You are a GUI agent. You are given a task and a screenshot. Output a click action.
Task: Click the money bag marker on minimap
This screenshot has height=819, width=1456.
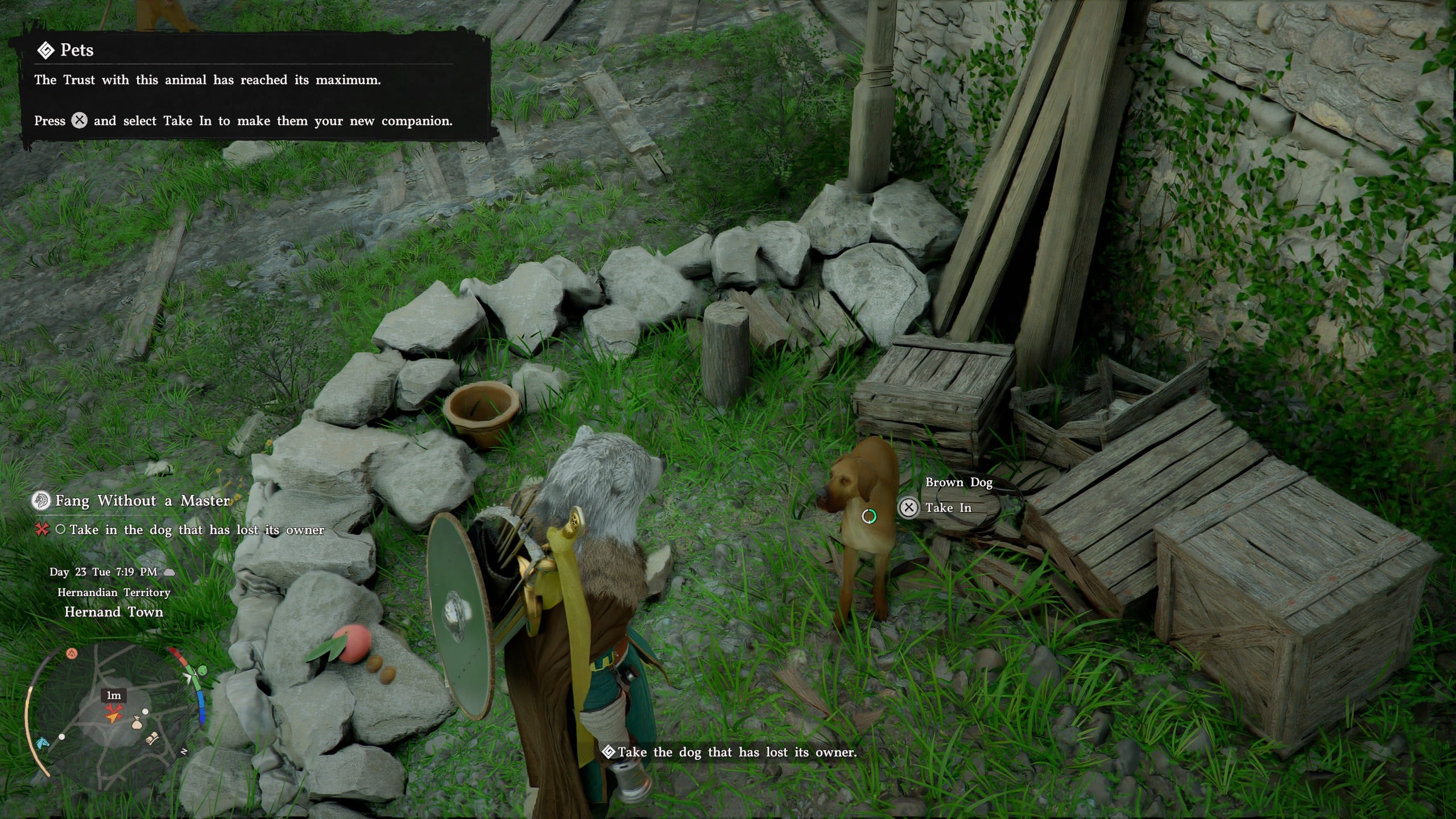click(136, 723)
